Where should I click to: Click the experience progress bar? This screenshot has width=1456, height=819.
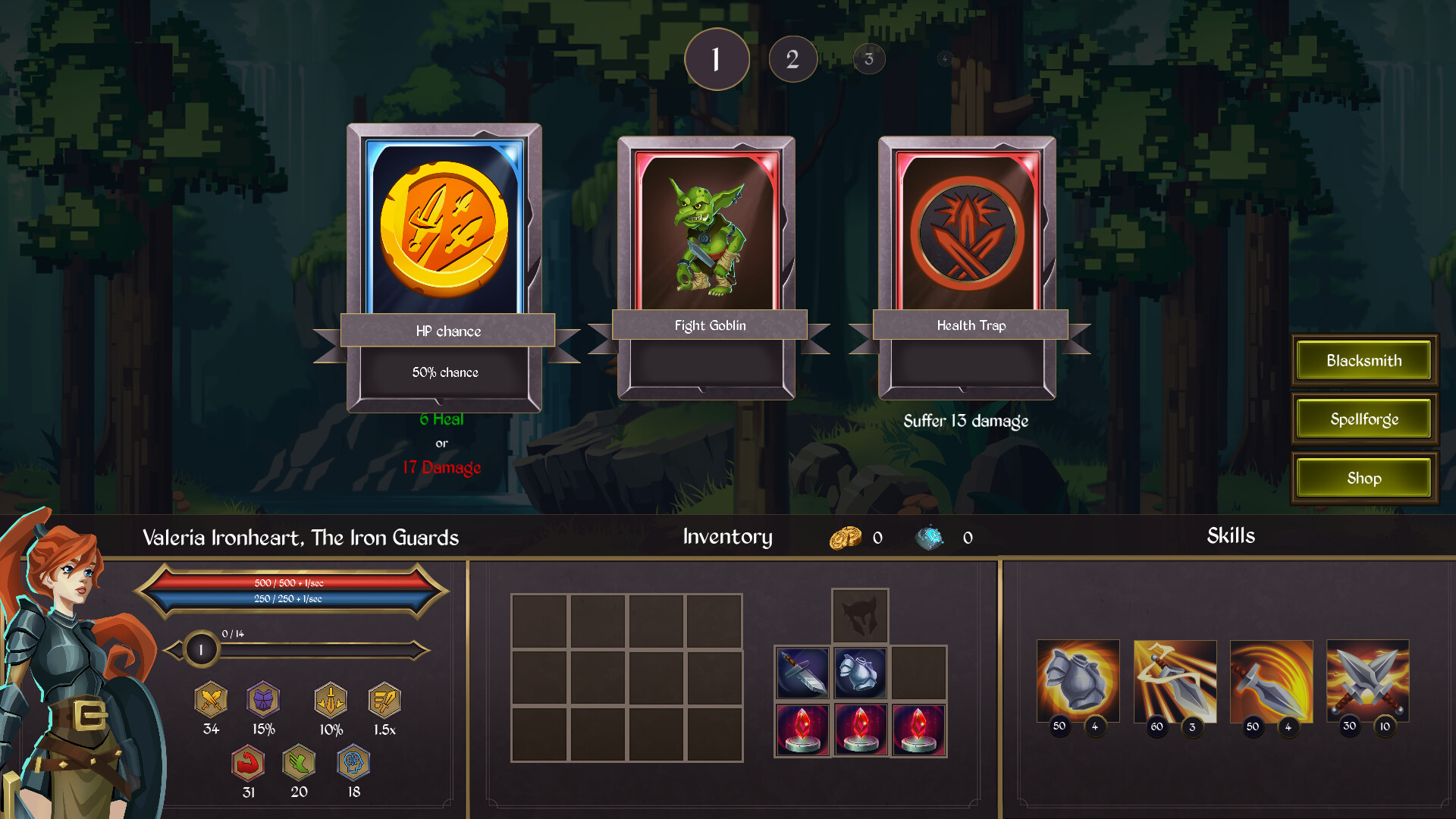pos(311,648)
